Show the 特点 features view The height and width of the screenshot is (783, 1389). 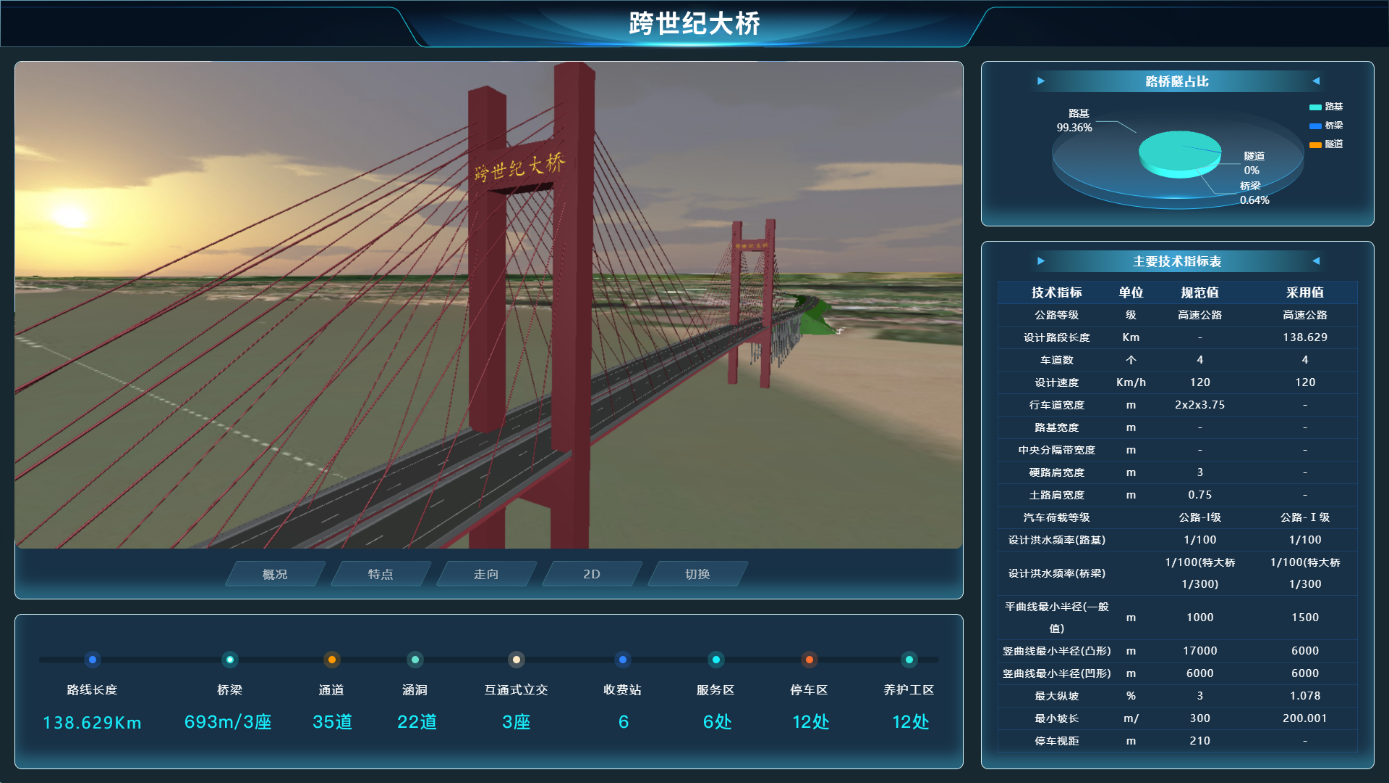[x=380, y=574]
